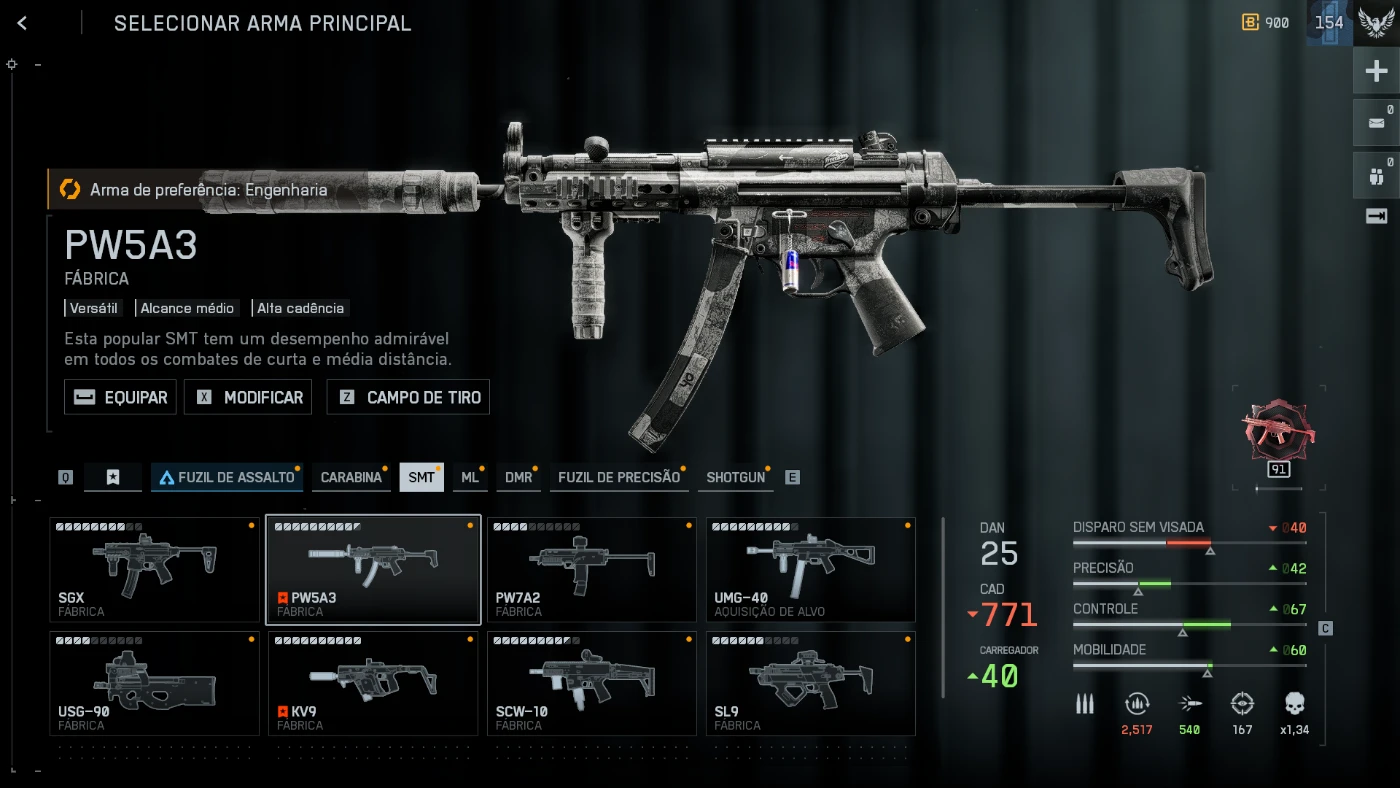The image size is (1400, 788).
Task: Select the SMT weapon tab
Action: (421, 477)
